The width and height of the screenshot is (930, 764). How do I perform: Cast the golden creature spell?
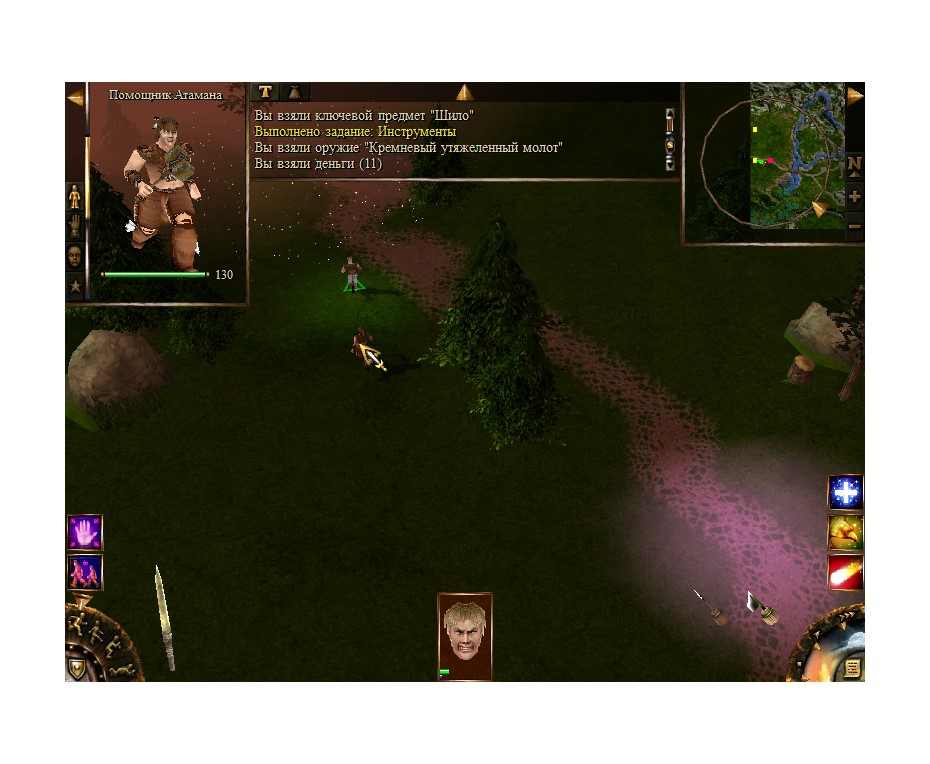pos(845,533)
